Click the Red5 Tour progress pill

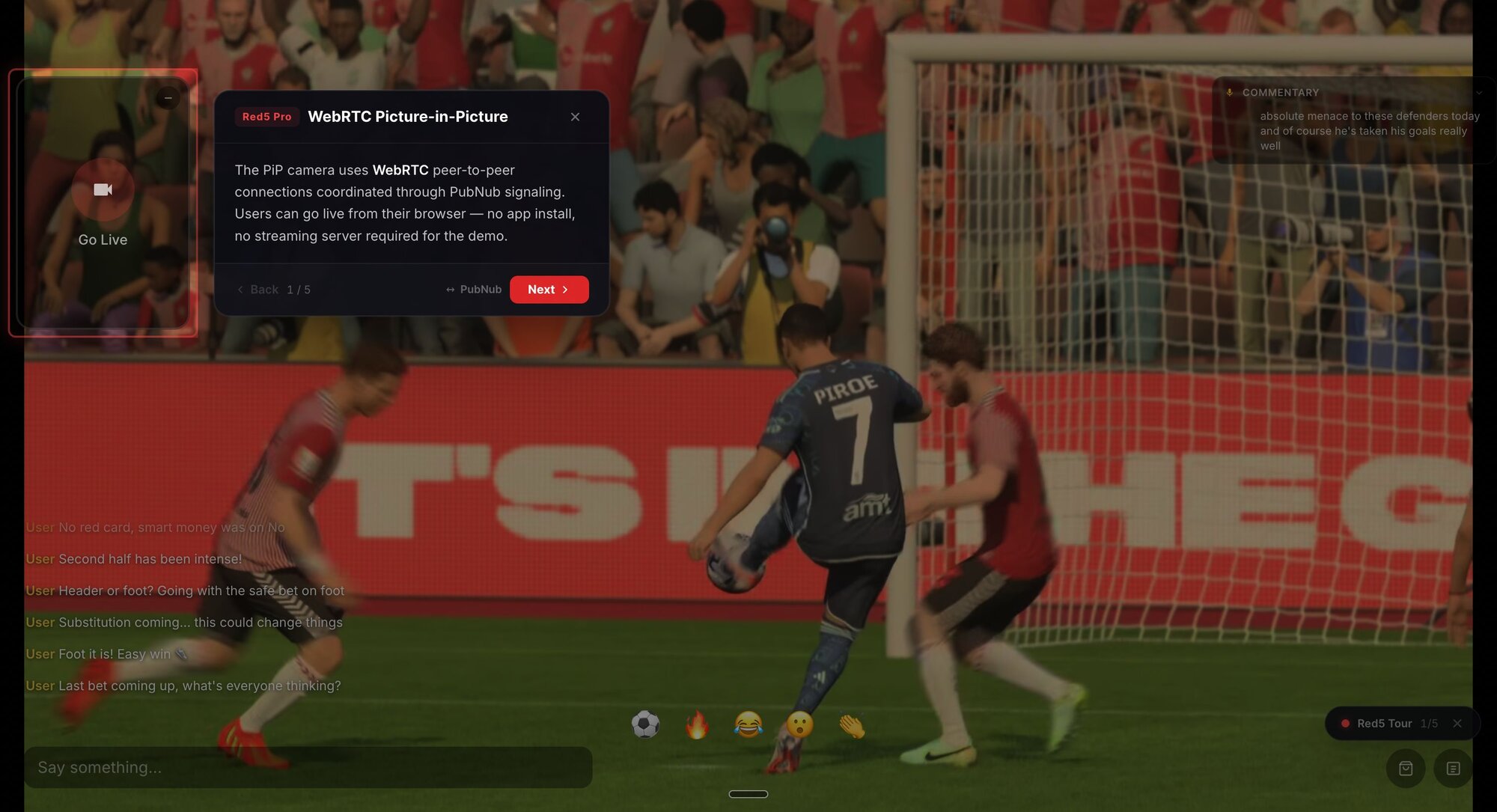1385,724
